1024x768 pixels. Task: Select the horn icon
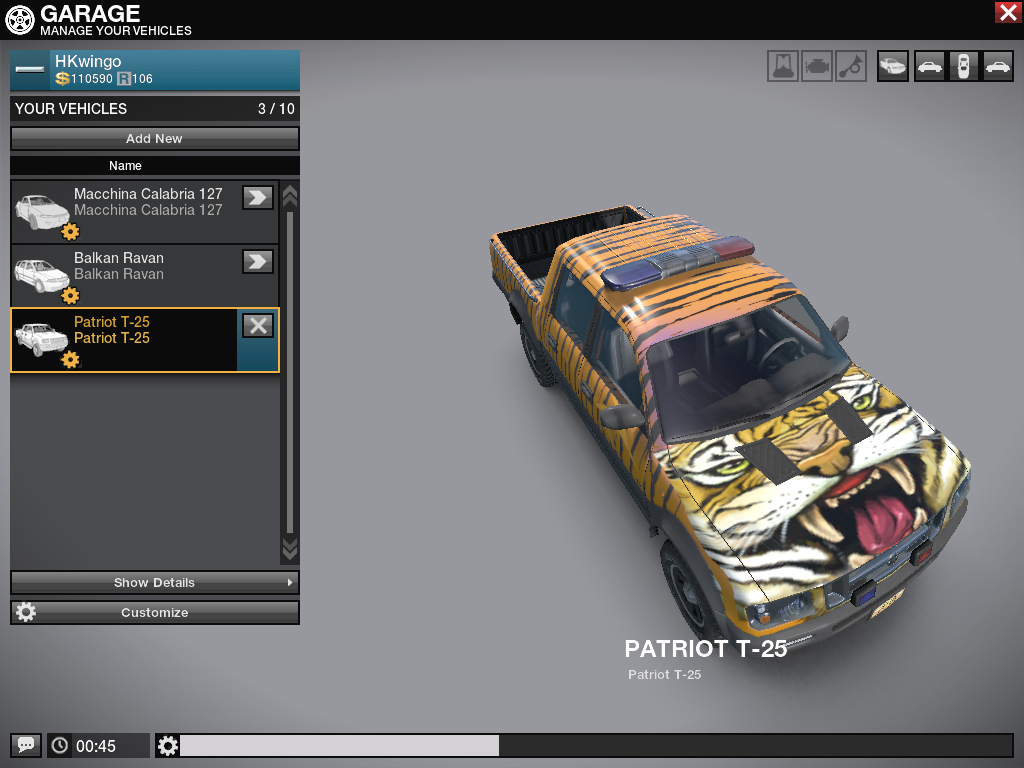[x=851, y=67]
